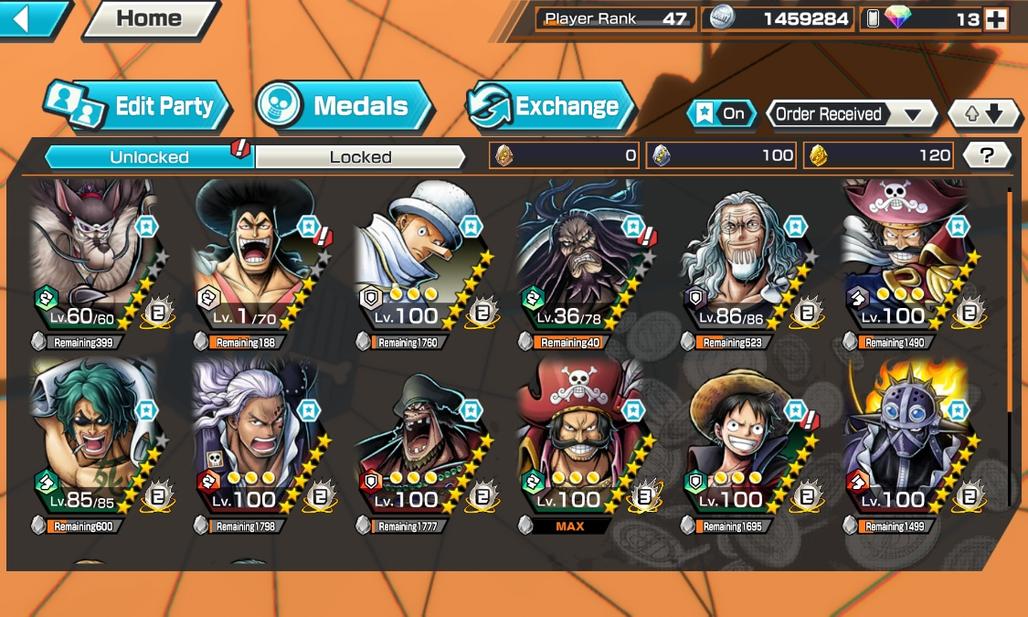Open the question mark help button
Screen dimensions: 1028x617
[986, 155]
